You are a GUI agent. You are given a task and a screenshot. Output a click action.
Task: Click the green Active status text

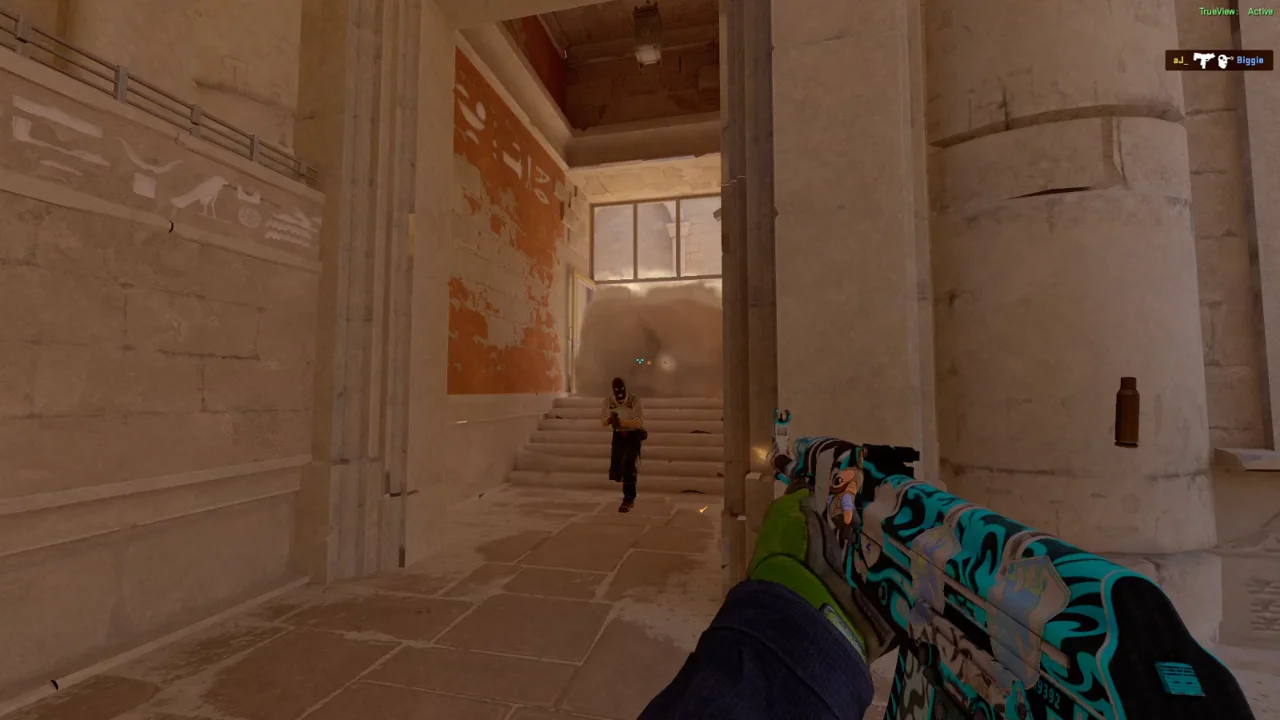[x=1260, y=11]
